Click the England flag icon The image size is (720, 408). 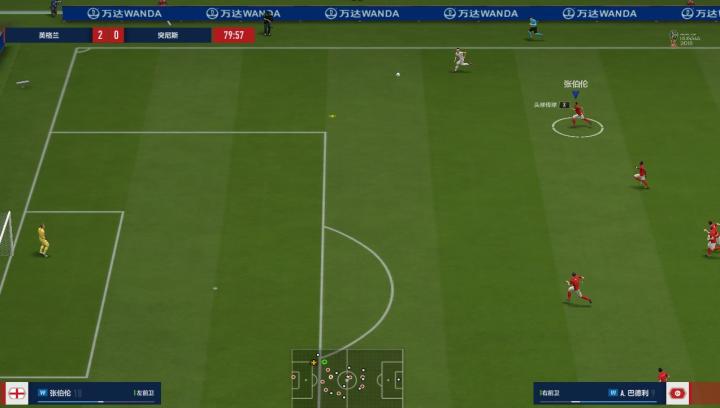click(x=17, y=393)
